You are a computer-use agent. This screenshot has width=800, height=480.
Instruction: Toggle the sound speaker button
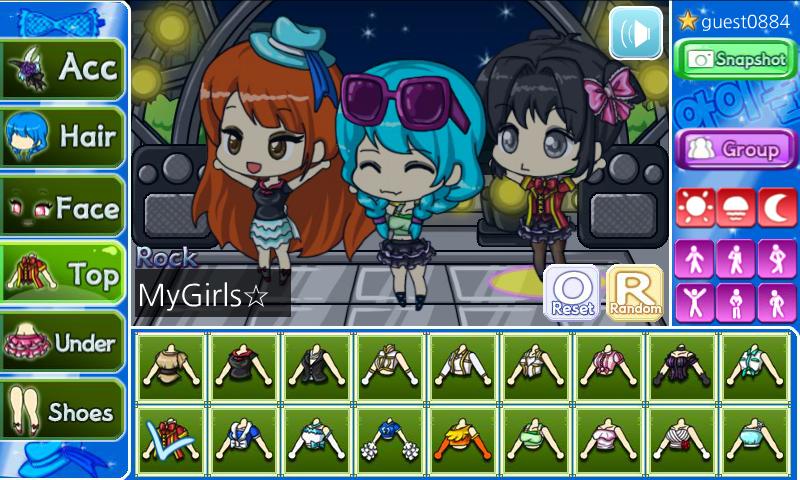(636, 33)
